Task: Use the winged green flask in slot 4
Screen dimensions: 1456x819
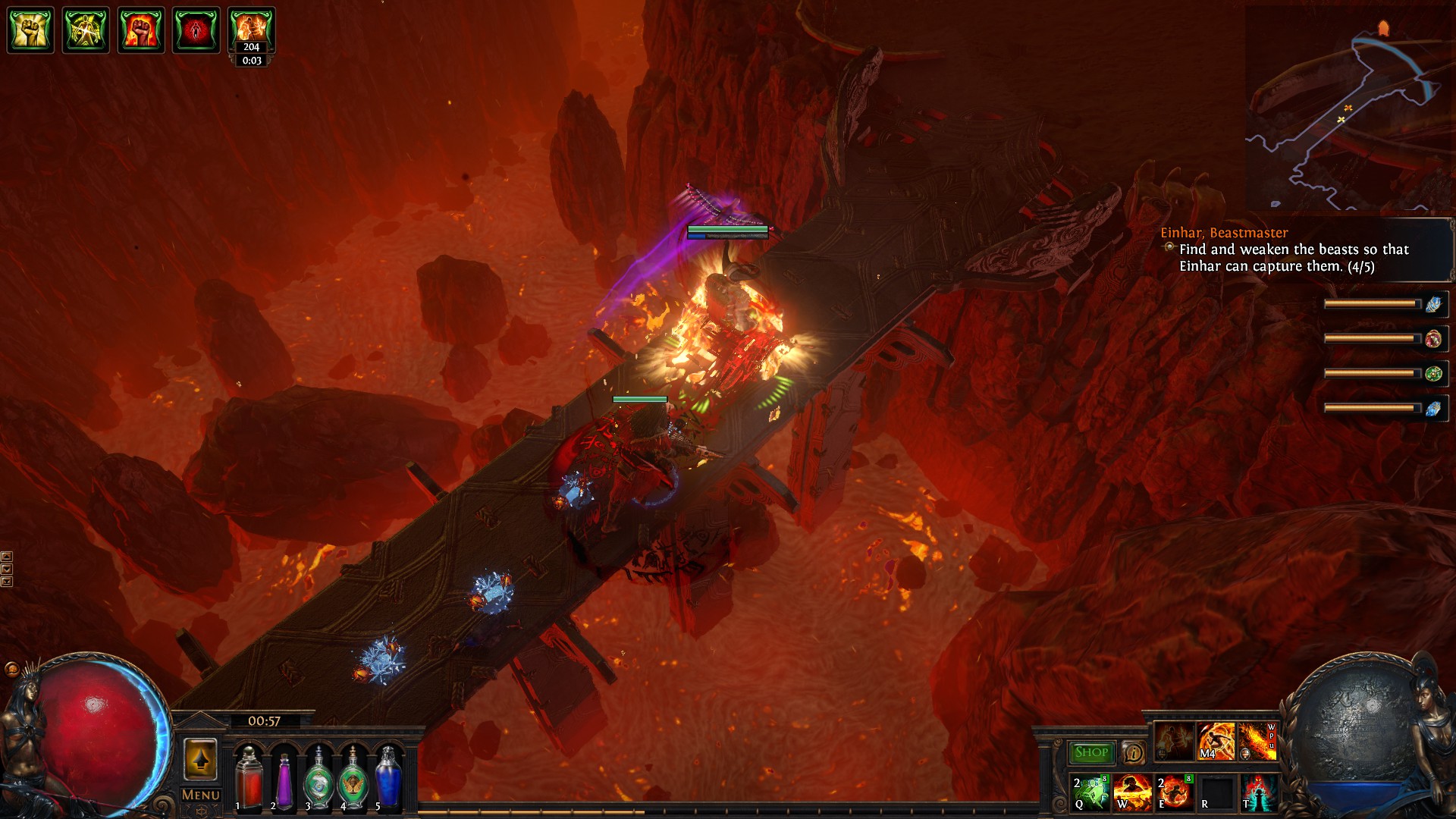Action: [353, 777]
